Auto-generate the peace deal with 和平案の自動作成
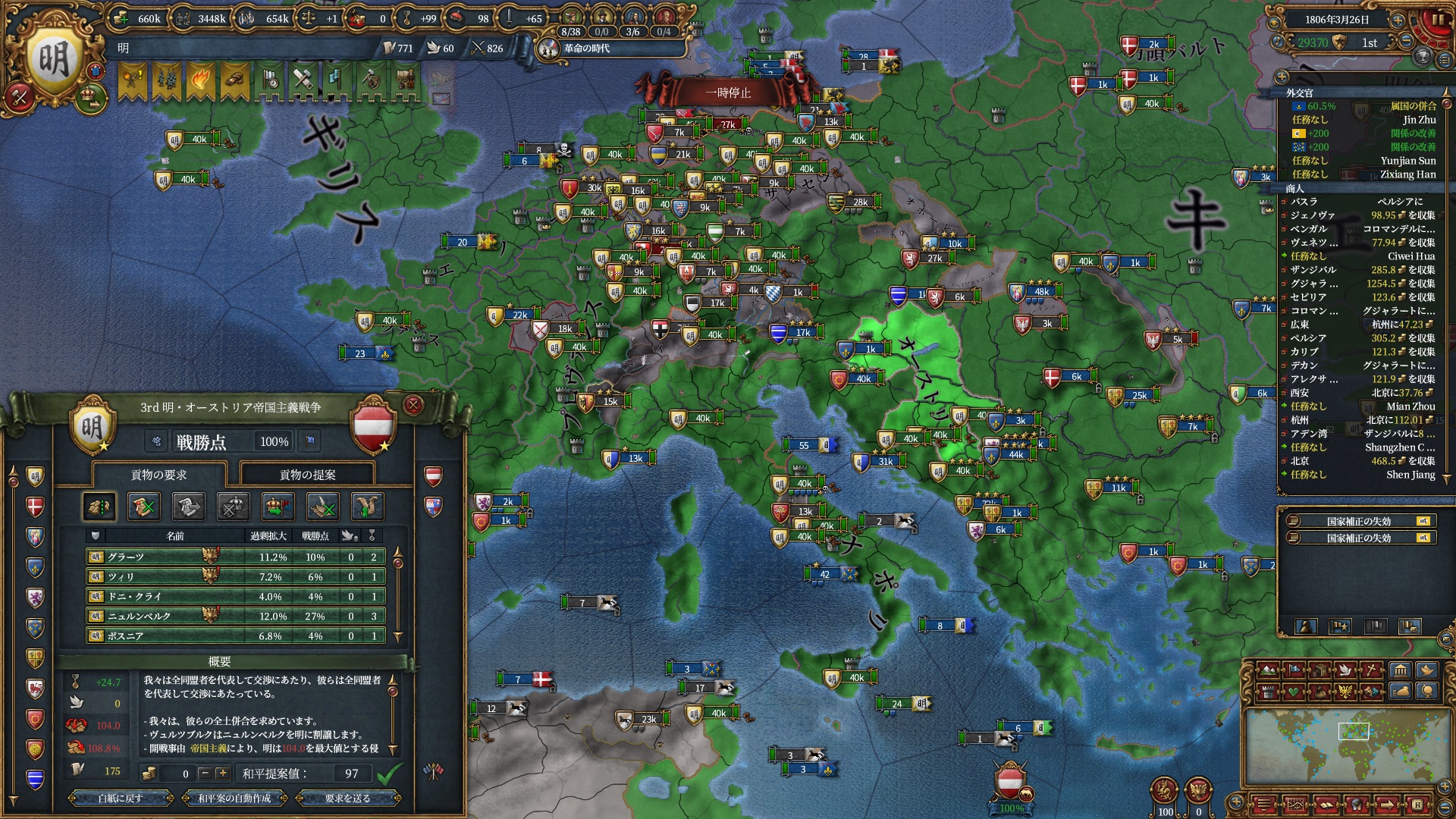 [234, 798]
